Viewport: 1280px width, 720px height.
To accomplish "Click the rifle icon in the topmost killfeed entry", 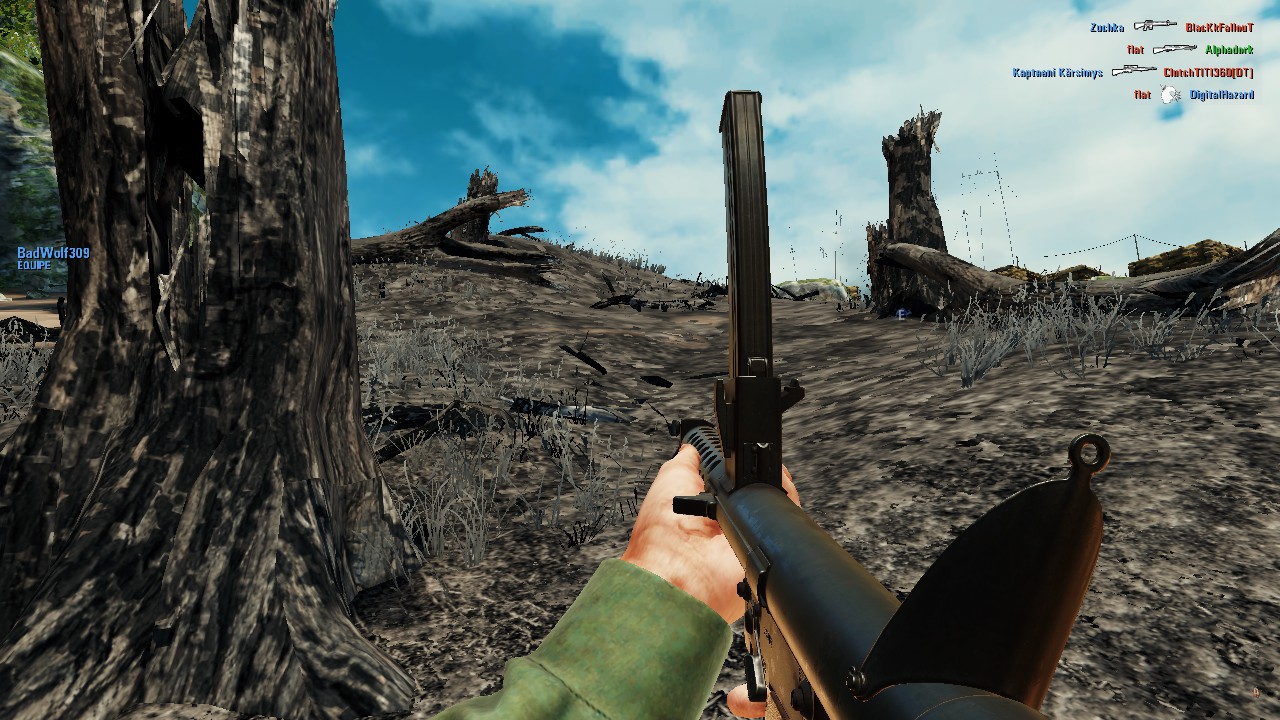I will coord(1155,27).
